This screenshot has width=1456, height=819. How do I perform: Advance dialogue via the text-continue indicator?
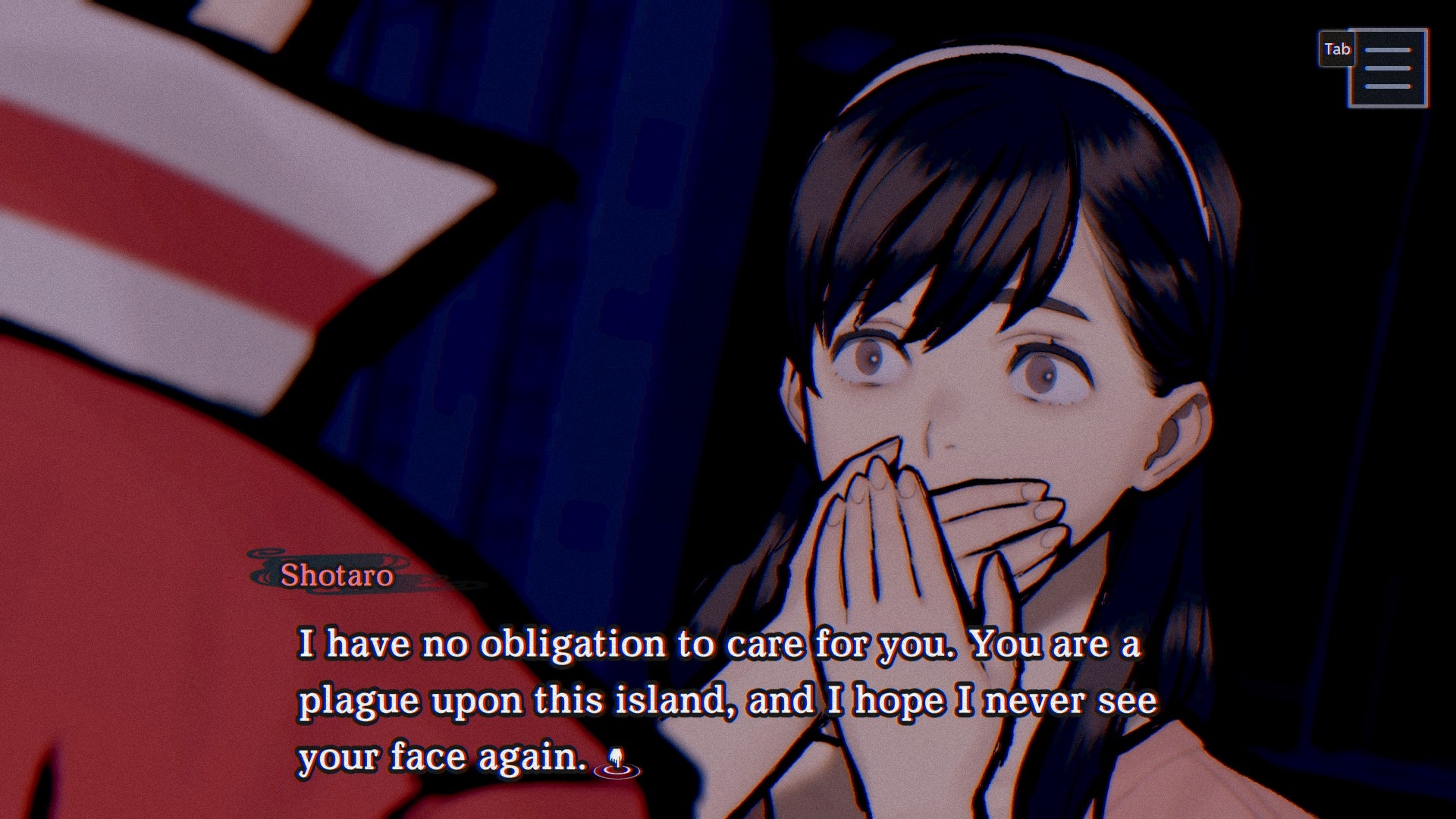[x=617, y=763]
